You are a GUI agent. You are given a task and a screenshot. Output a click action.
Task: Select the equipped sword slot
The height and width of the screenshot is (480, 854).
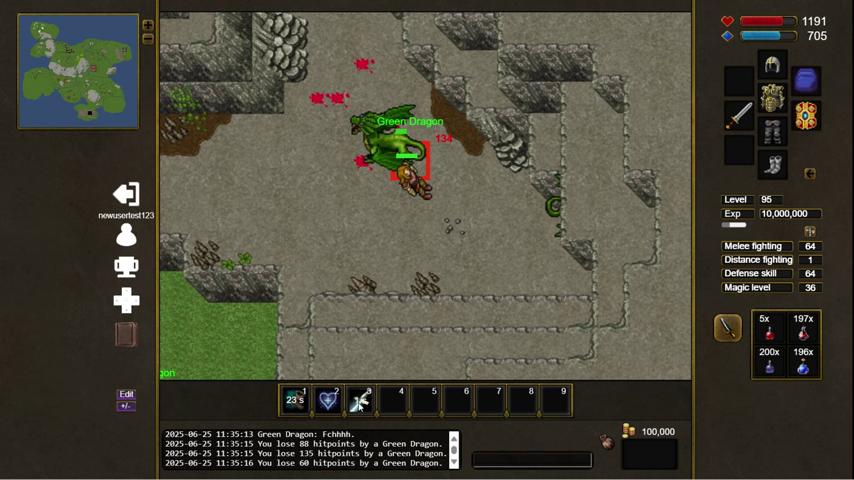pos(739,115)
